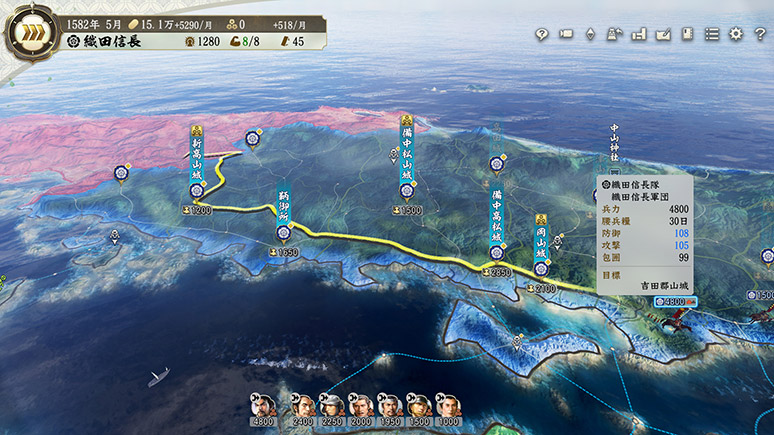Open the settings gear icon
774x435 pixels.
click(x=736, y=34)
